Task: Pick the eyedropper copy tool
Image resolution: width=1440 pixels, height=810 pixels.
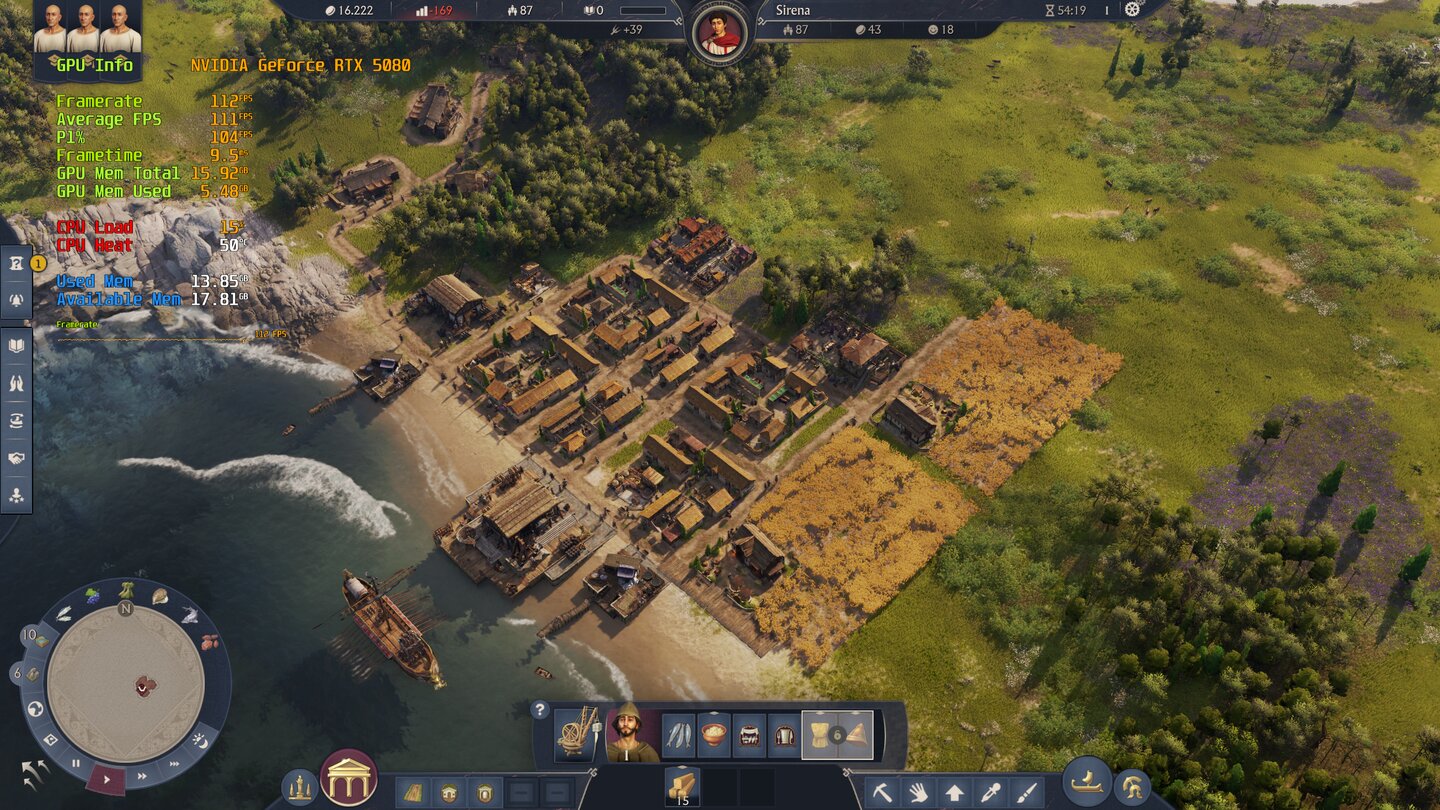Action: click(990, 792)
